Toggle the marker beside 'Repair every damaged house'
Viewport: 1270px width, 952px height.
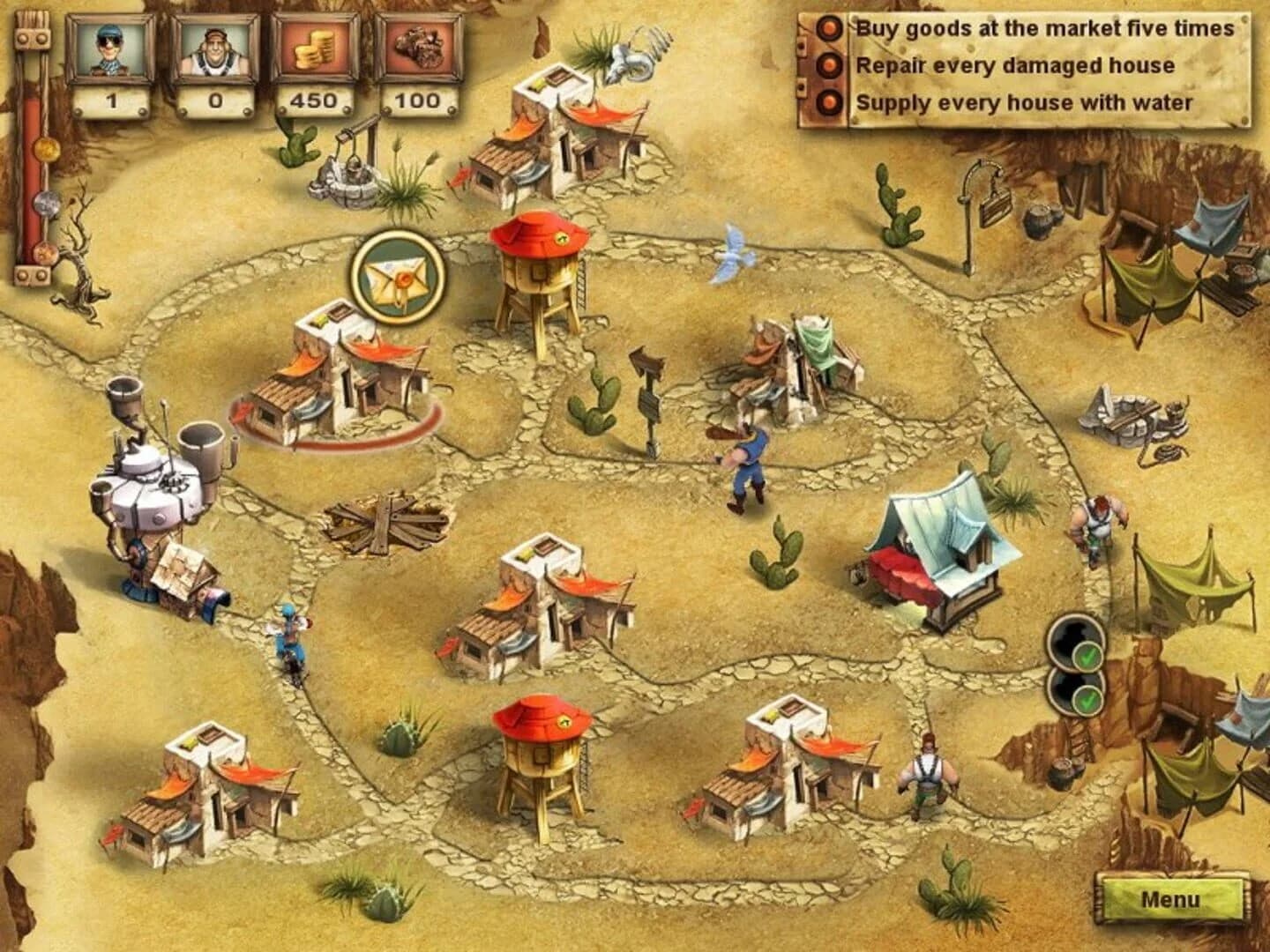tap(827, 63)
